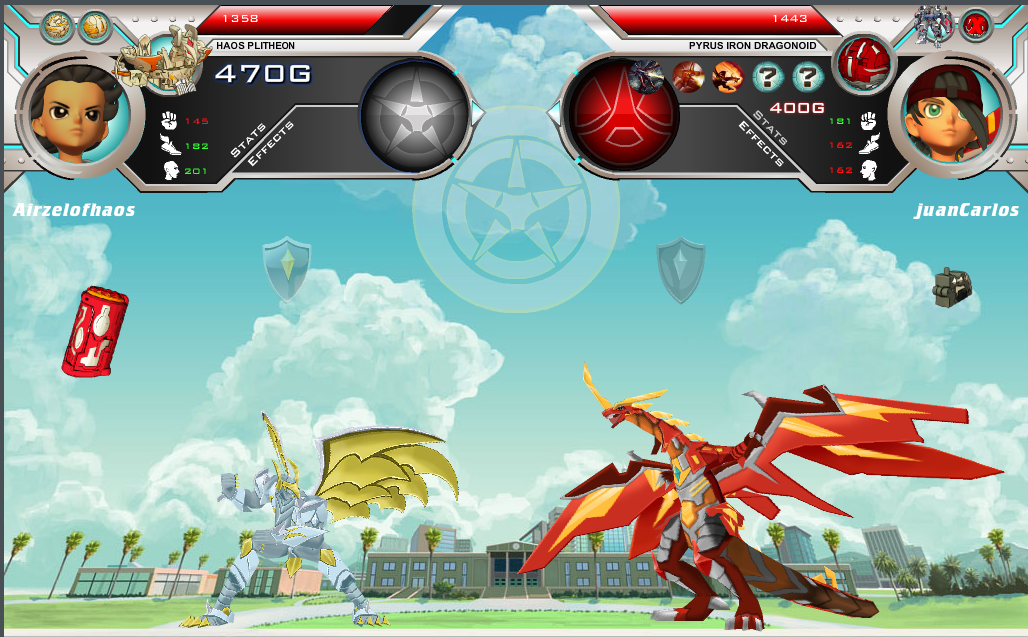Image resolution: width=1028 pixels, height=637 pixels.
Task: Click the red Pyrus Iron Dragonoid ball icon
Action: pyautogui.click(x=862, y=62)
